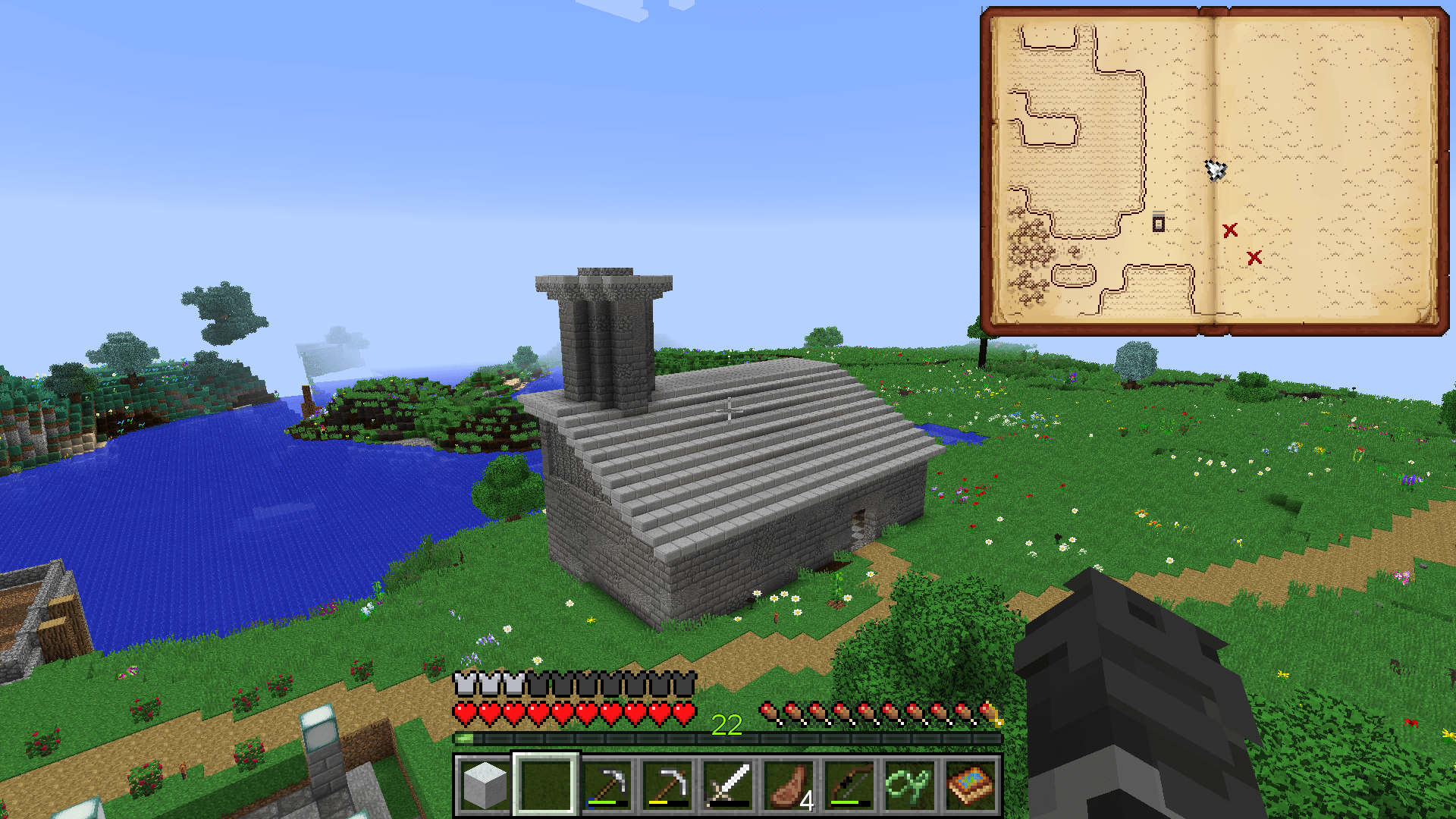Click the crosshair at screen center
Screen dimensions: 1456x819
[x=728, y=409]
